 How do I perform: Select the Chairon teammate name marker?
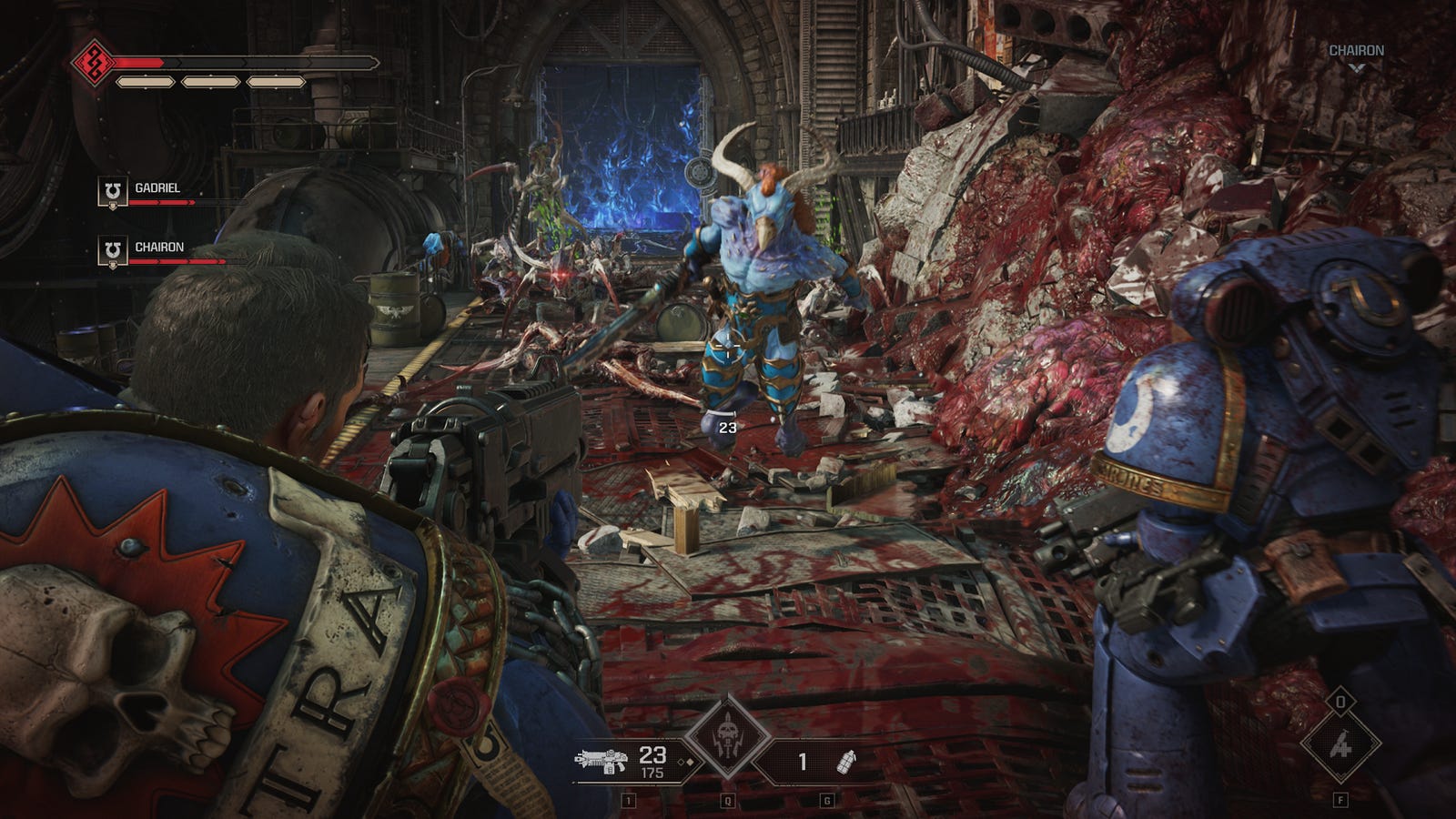click(x=1356, y=51)
